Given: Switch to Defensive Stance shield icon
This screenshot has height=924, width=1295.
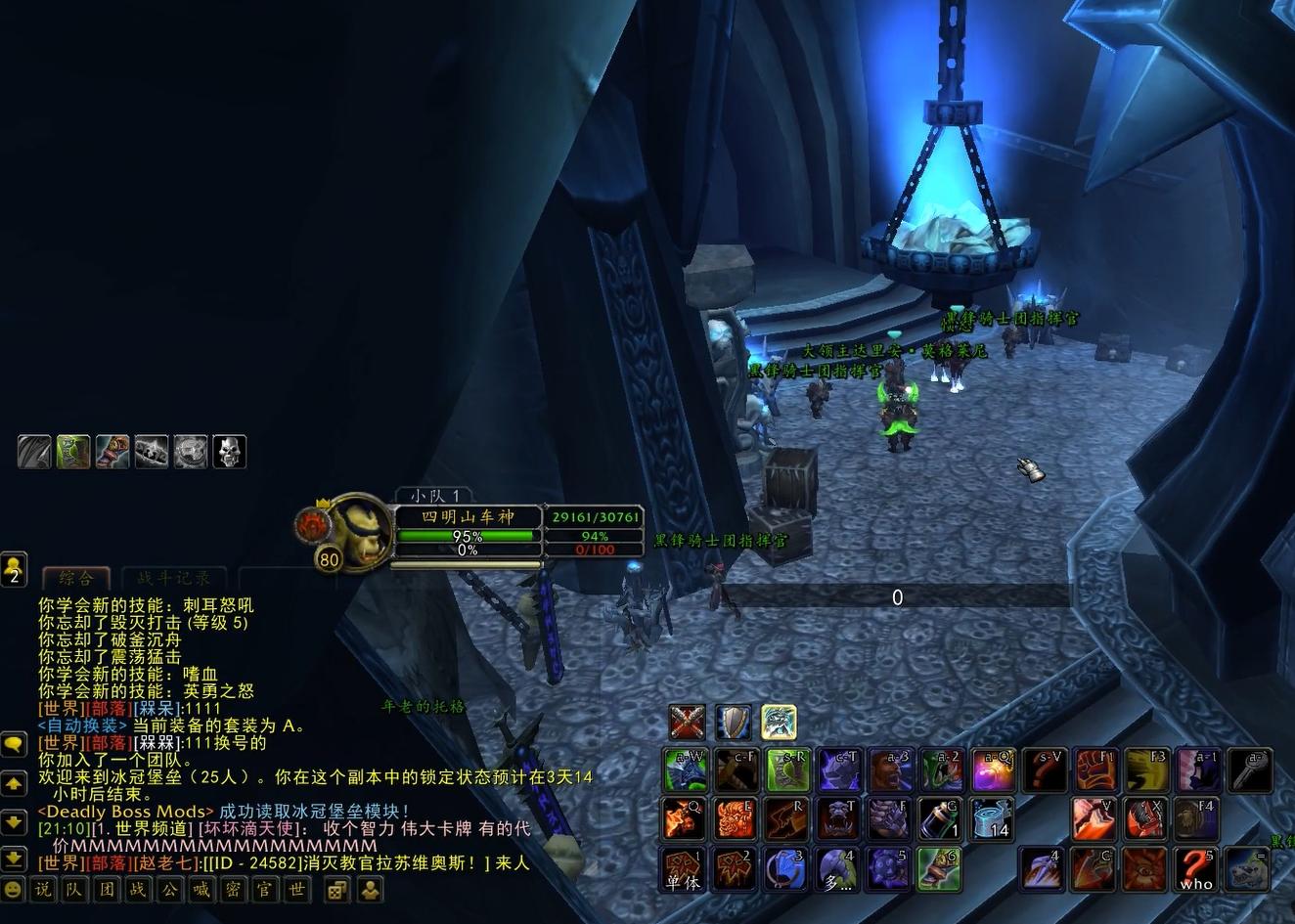Looking at the screenshot, I should point(734,723).
